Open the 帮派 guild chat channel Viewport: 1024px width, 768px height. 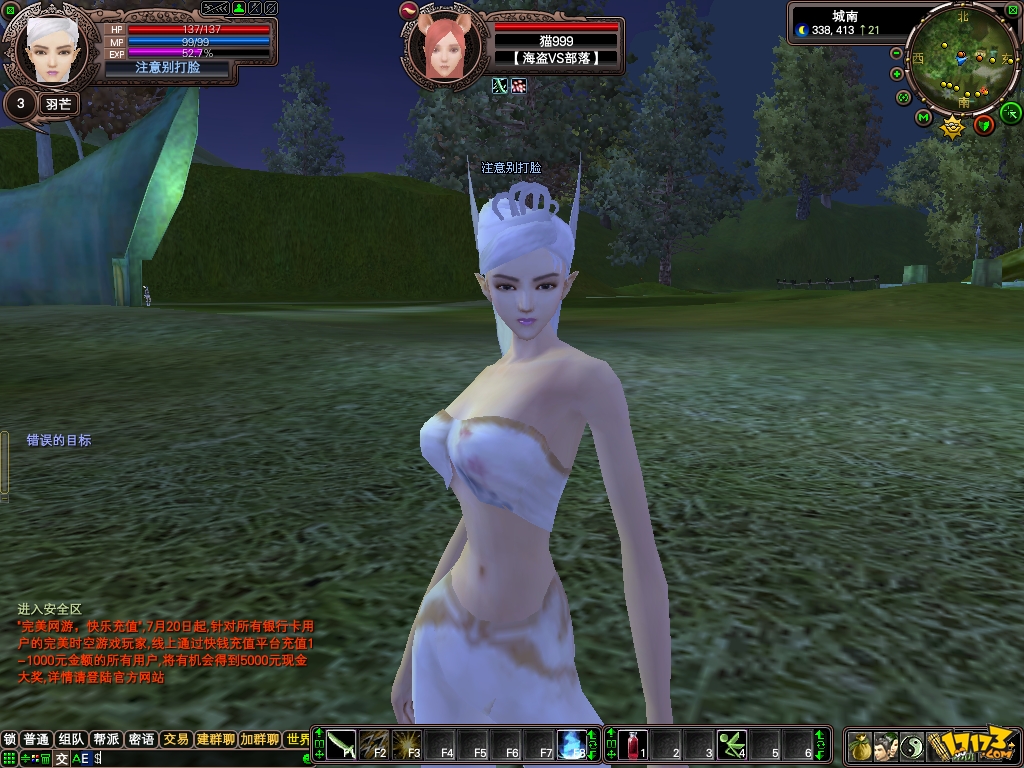click(106, 740)
